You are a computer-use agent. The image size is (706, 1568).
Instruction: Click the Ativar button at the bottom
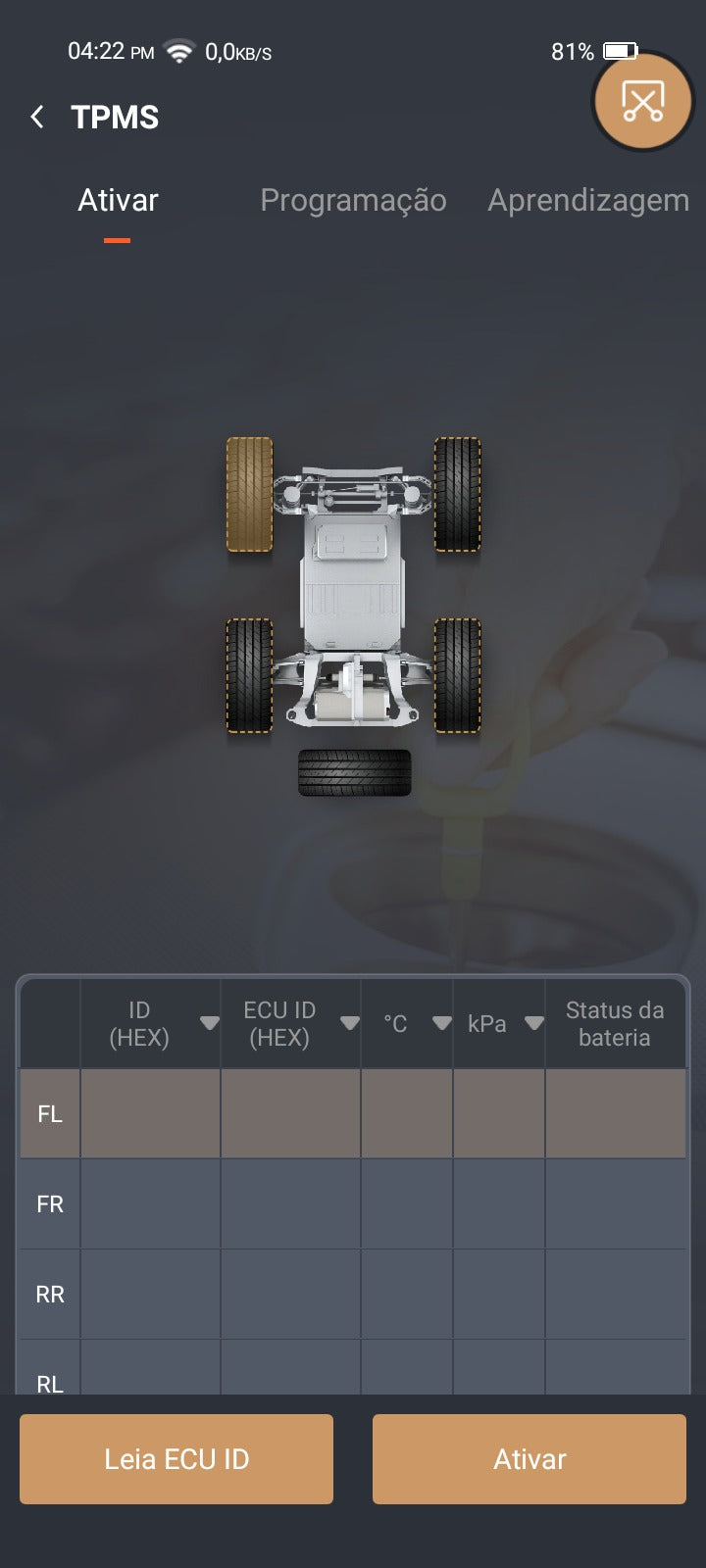point(529,1458)
